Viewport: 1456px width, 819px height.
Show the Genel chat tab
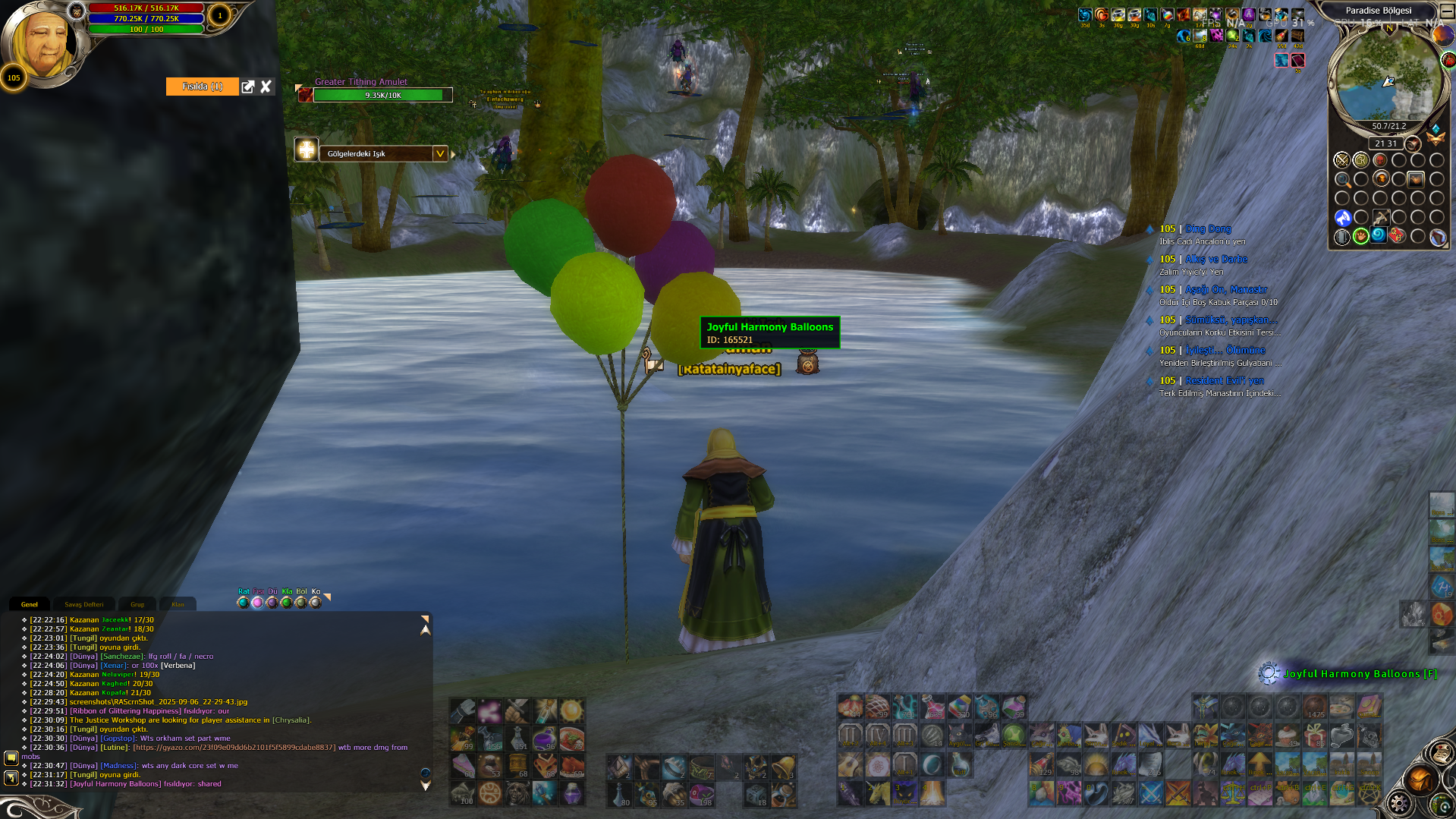30,604
